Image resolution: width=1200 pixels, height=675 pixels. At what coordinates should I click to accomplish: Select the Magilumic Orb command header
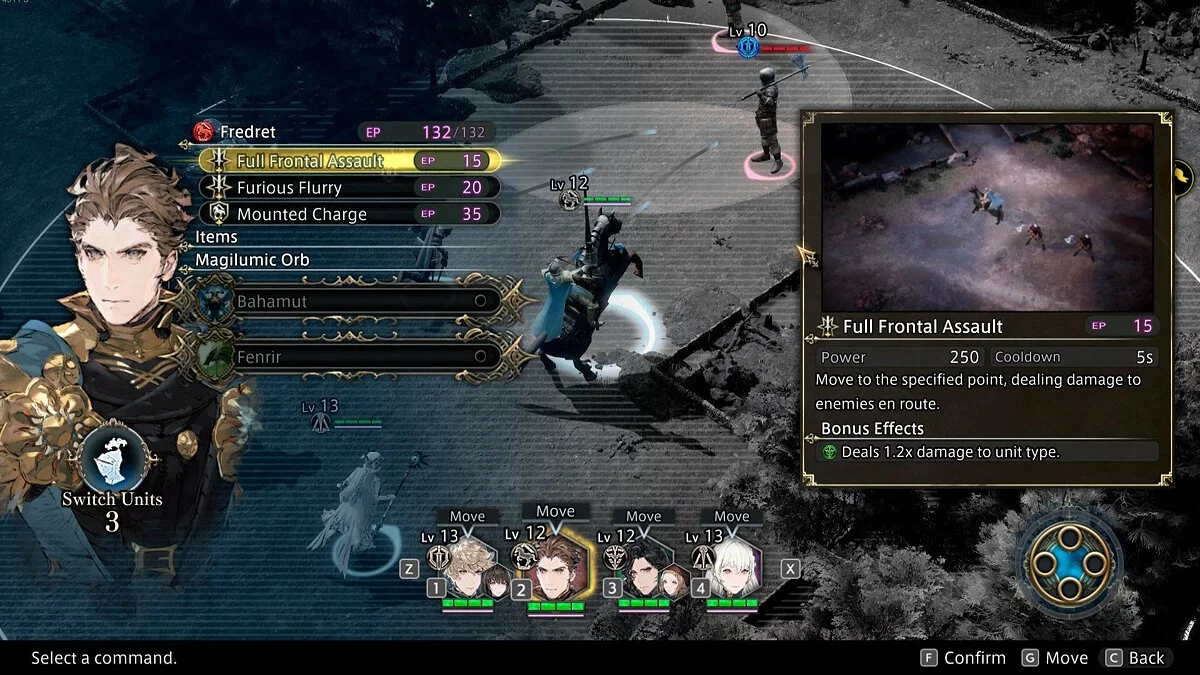point(252,260)
